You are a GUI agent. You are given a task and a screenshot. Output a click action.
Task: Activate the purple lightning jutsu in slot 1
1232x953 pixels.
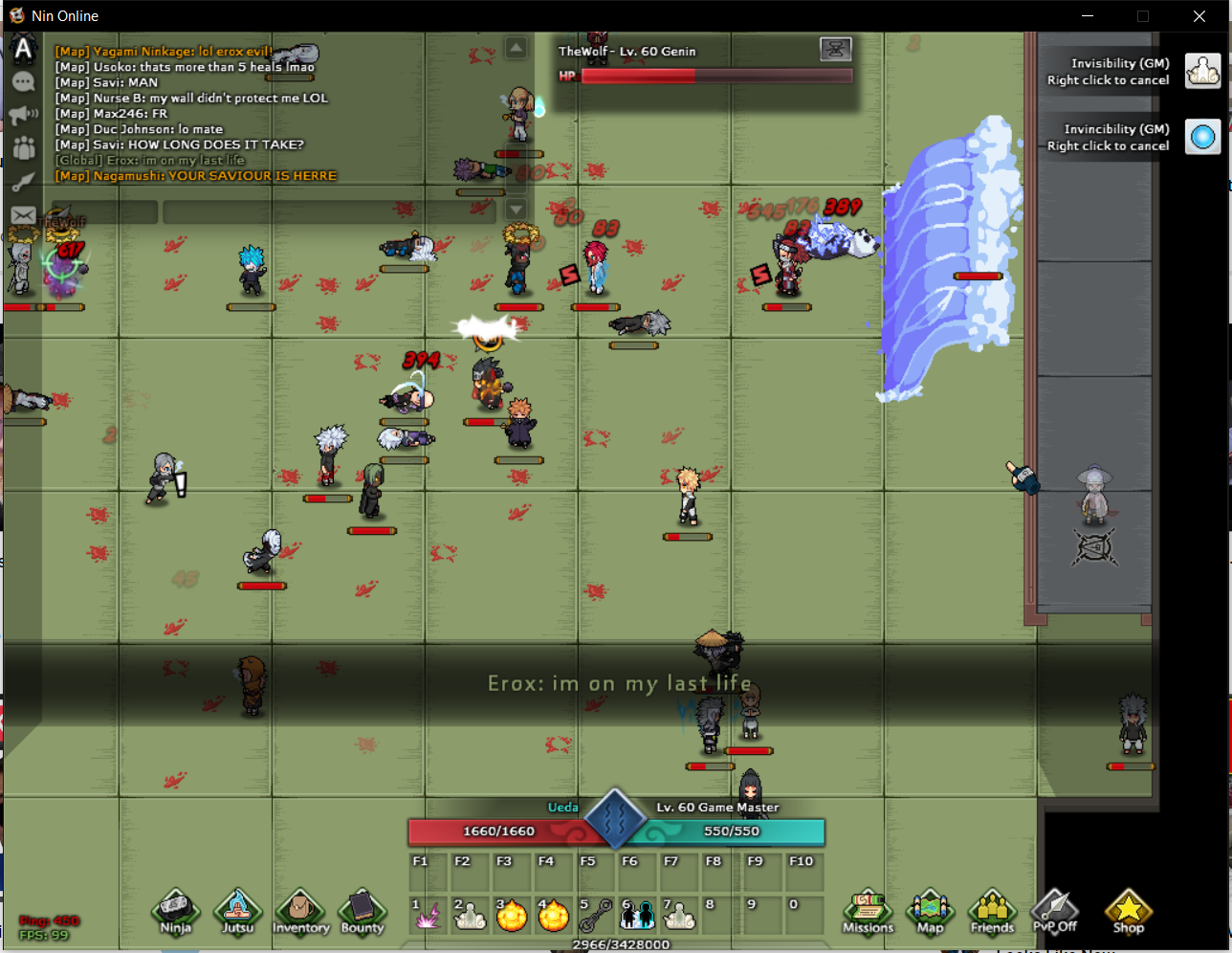(x=428, y=916)
